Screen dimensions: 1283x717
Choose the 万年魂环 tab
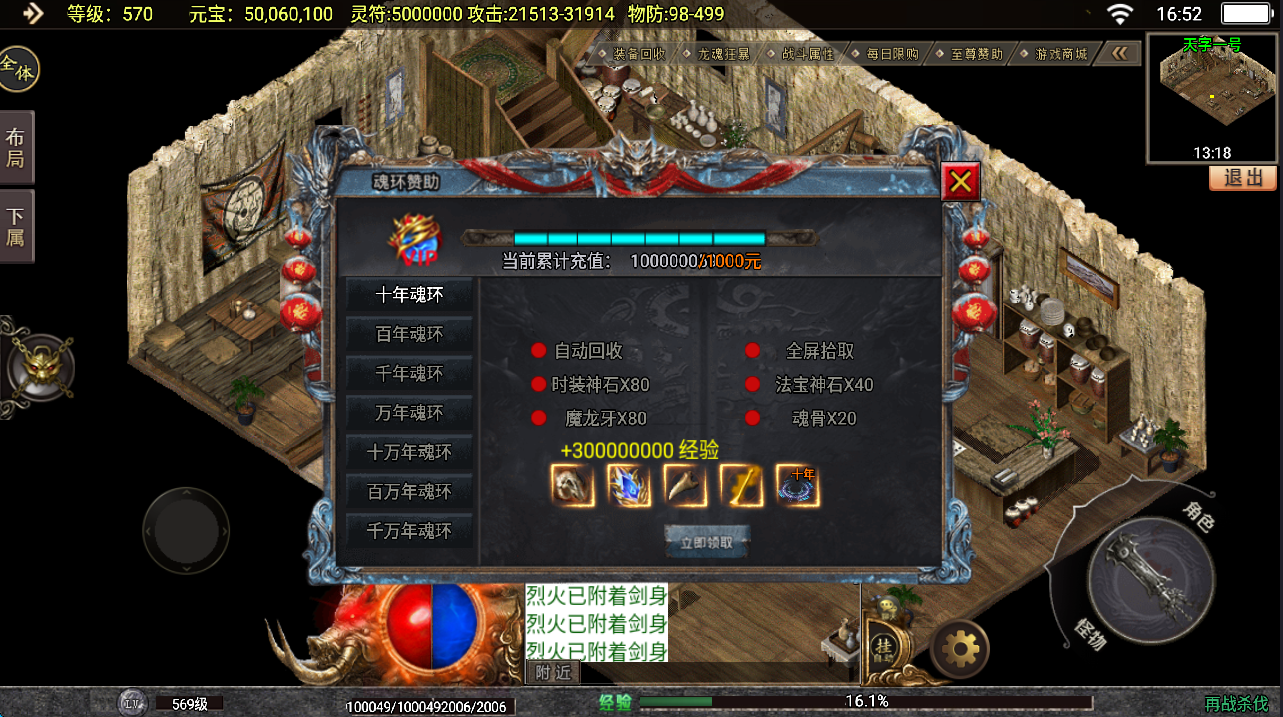click(x=409, y=413)
